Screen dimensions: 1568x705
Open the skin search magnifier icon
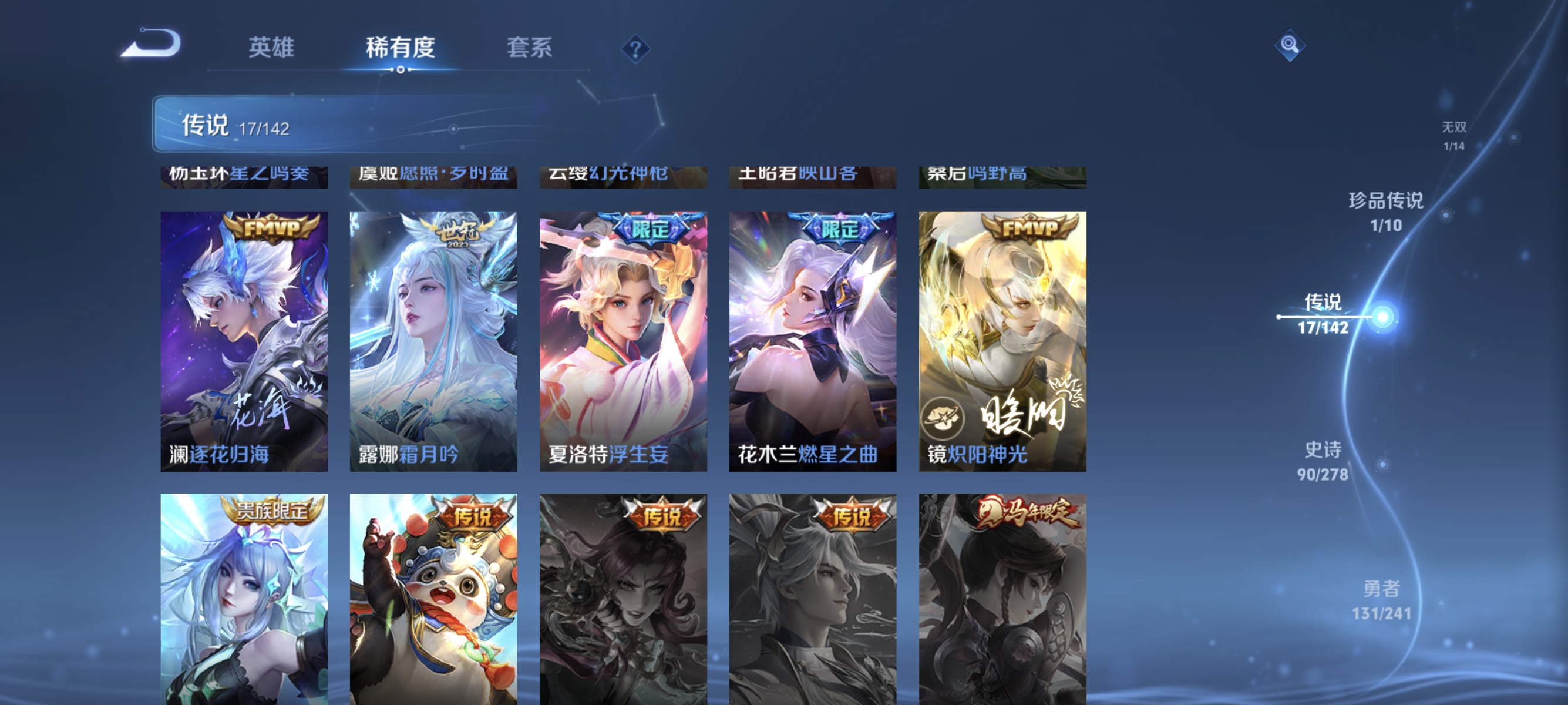coord(1291,44)
